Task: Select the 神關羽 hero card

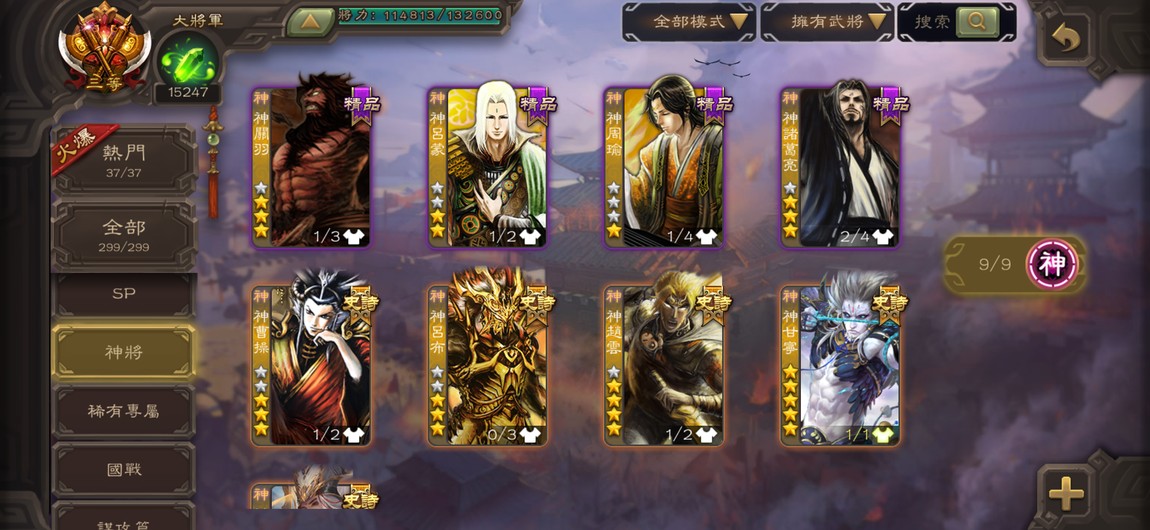Action: 312,167
